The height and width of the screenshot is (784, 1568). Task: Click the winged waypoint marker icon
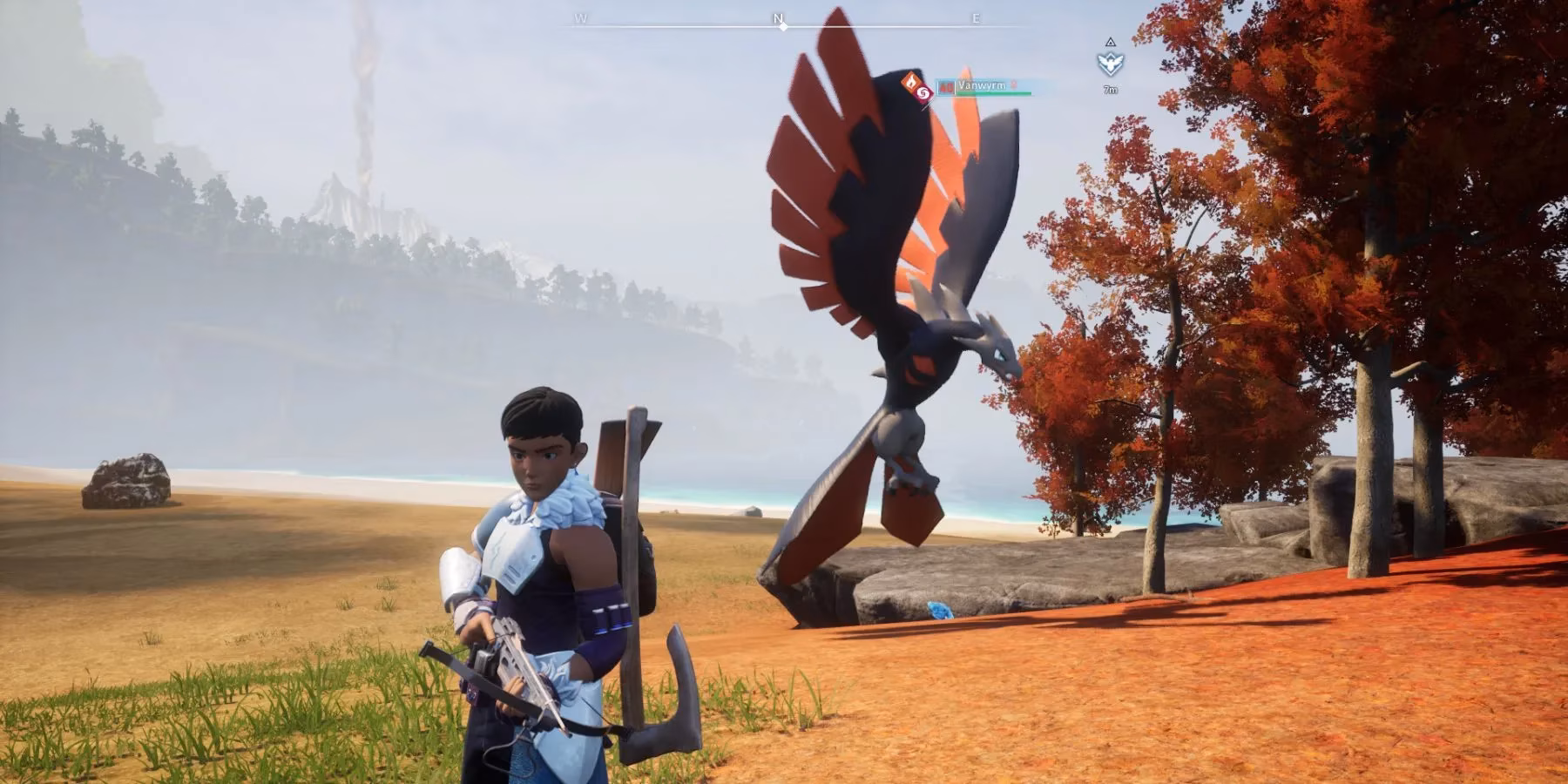[1110, 63]
